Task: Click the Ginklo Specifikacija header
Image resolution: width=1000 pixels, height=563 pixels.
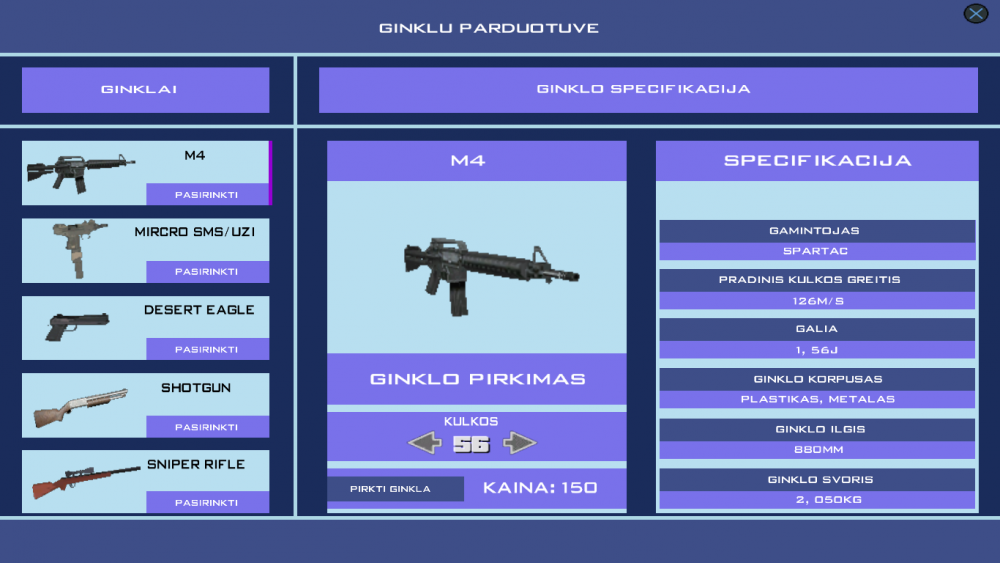Action: coord(647,90)
